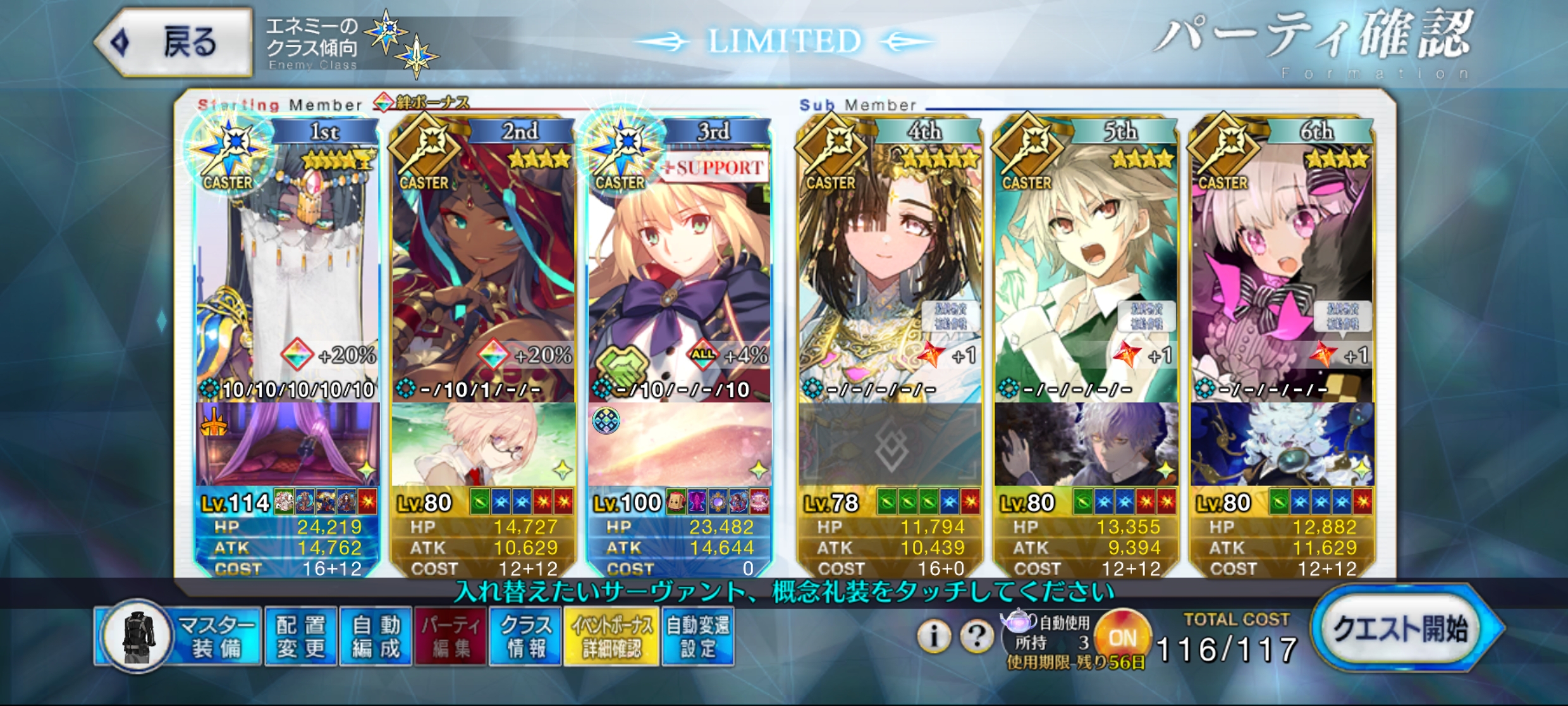Select the 4th slot Lv.78 Caster card
Screen dimensions: 1568x706
(x=890, y=266)
